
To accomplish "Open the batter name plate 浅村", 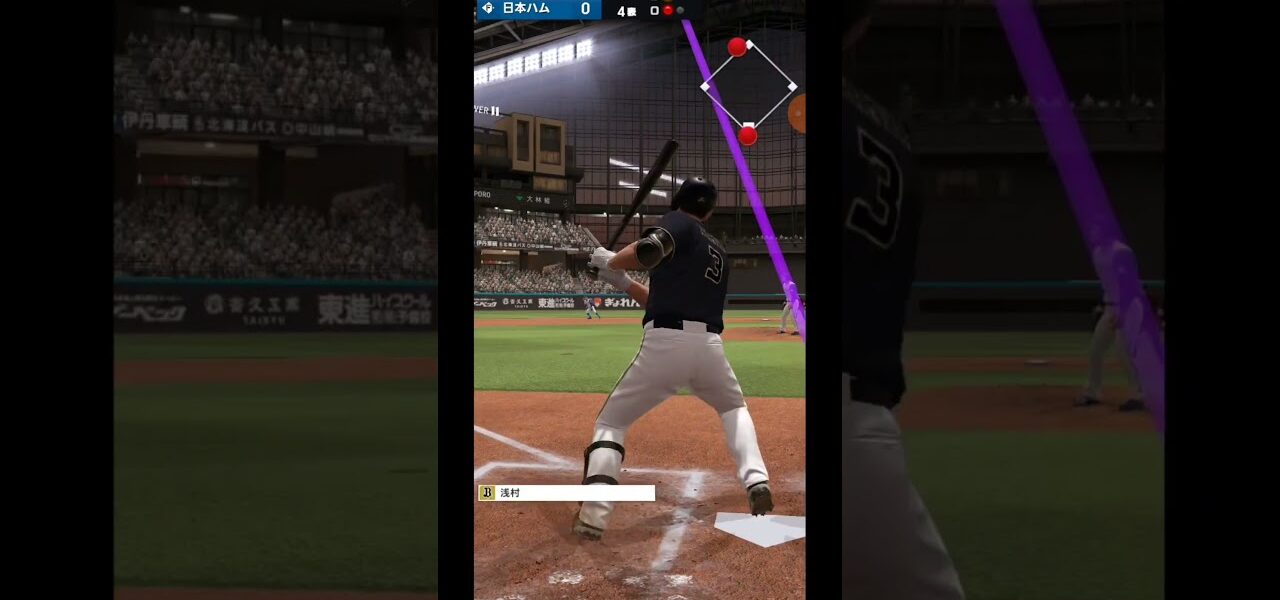I will pos(566,493).
